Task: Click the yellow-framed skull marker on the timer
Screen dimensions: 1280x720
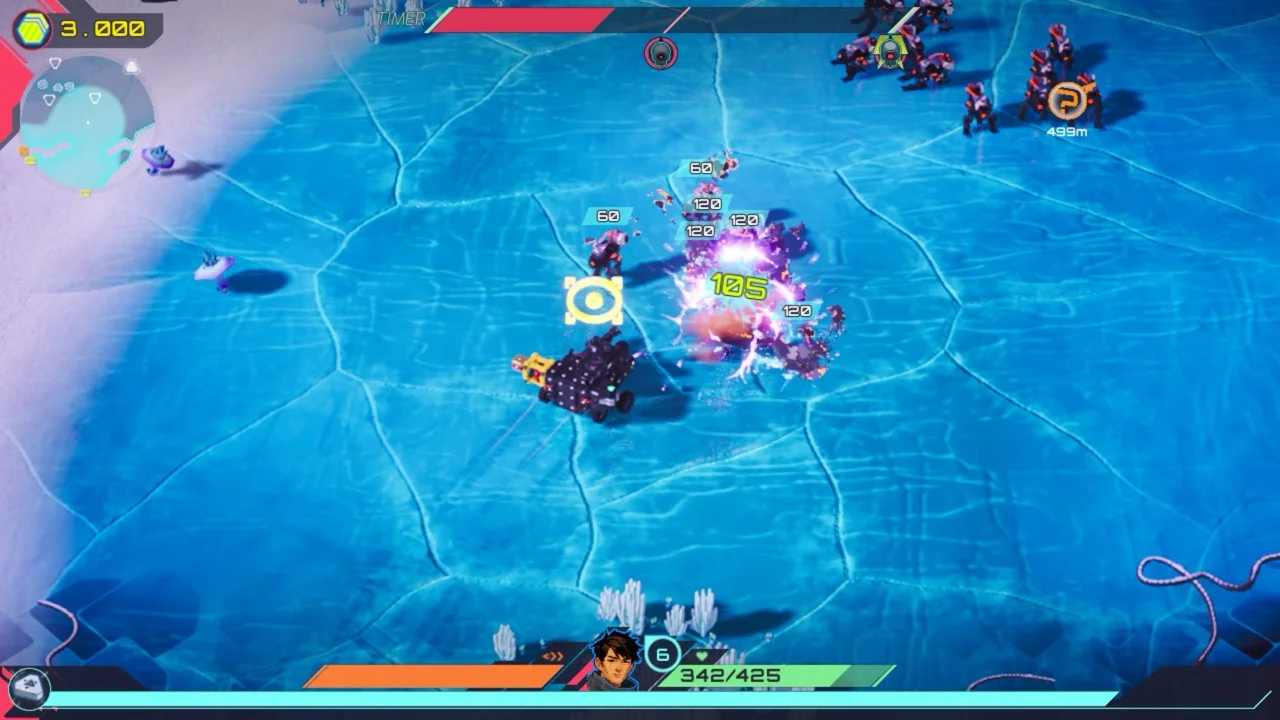Action: point(889,50)
